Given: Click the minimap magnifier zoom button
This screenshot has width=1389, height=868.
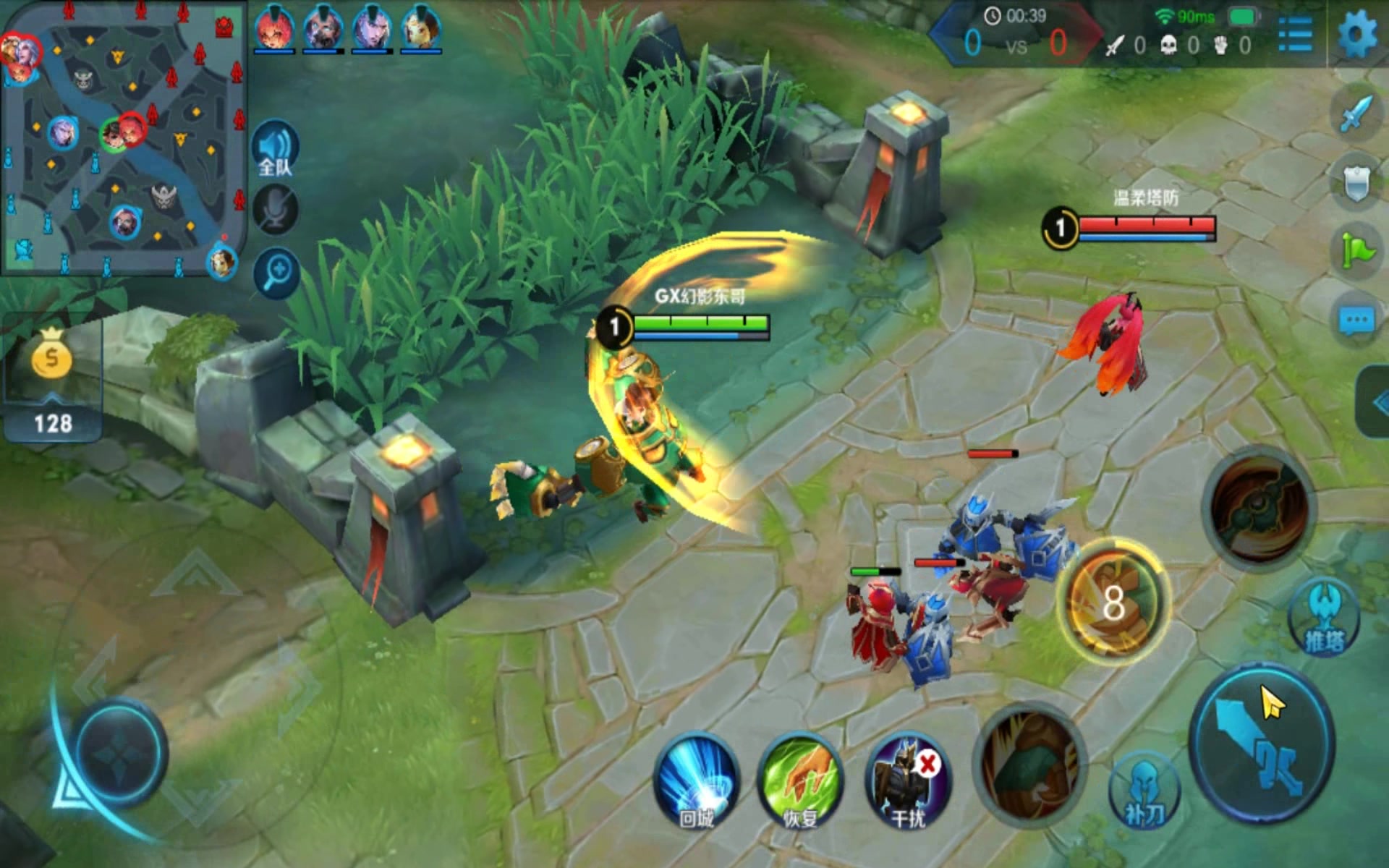Looking at the screenshot, I should click(277, 273).
